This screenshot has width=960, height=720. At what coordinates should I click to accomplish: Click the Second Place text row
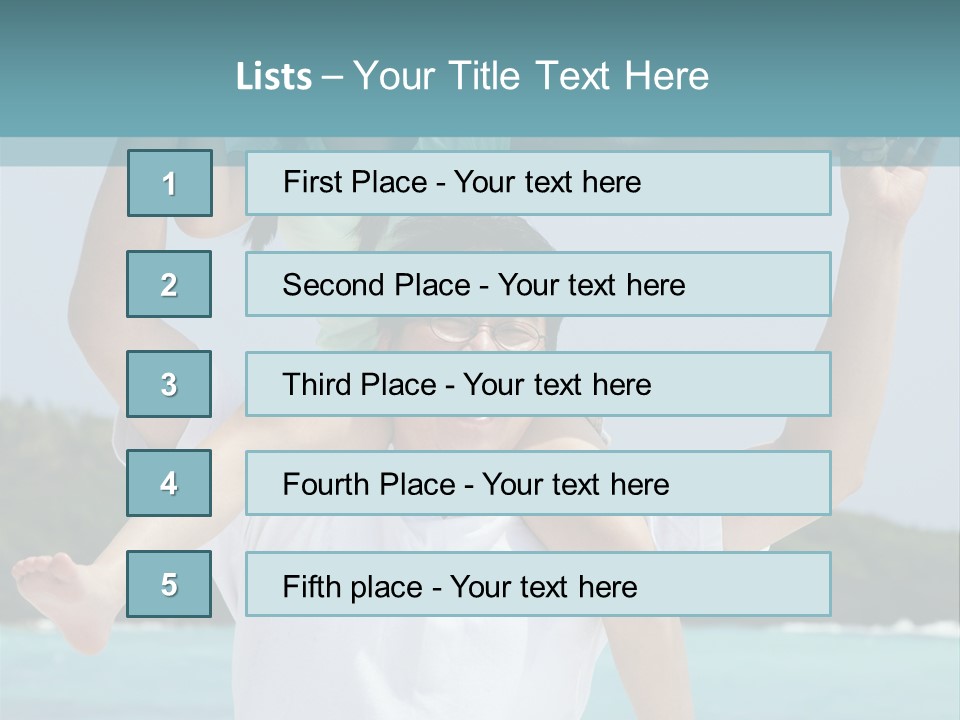tap(538, 284)
